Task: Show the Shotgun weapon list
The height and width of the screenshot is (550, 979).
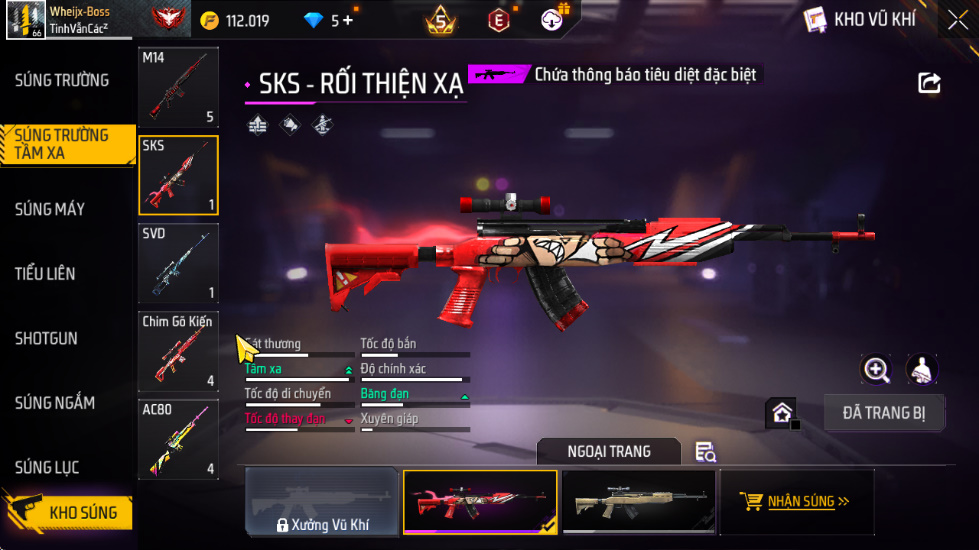Action: point(46,339)
